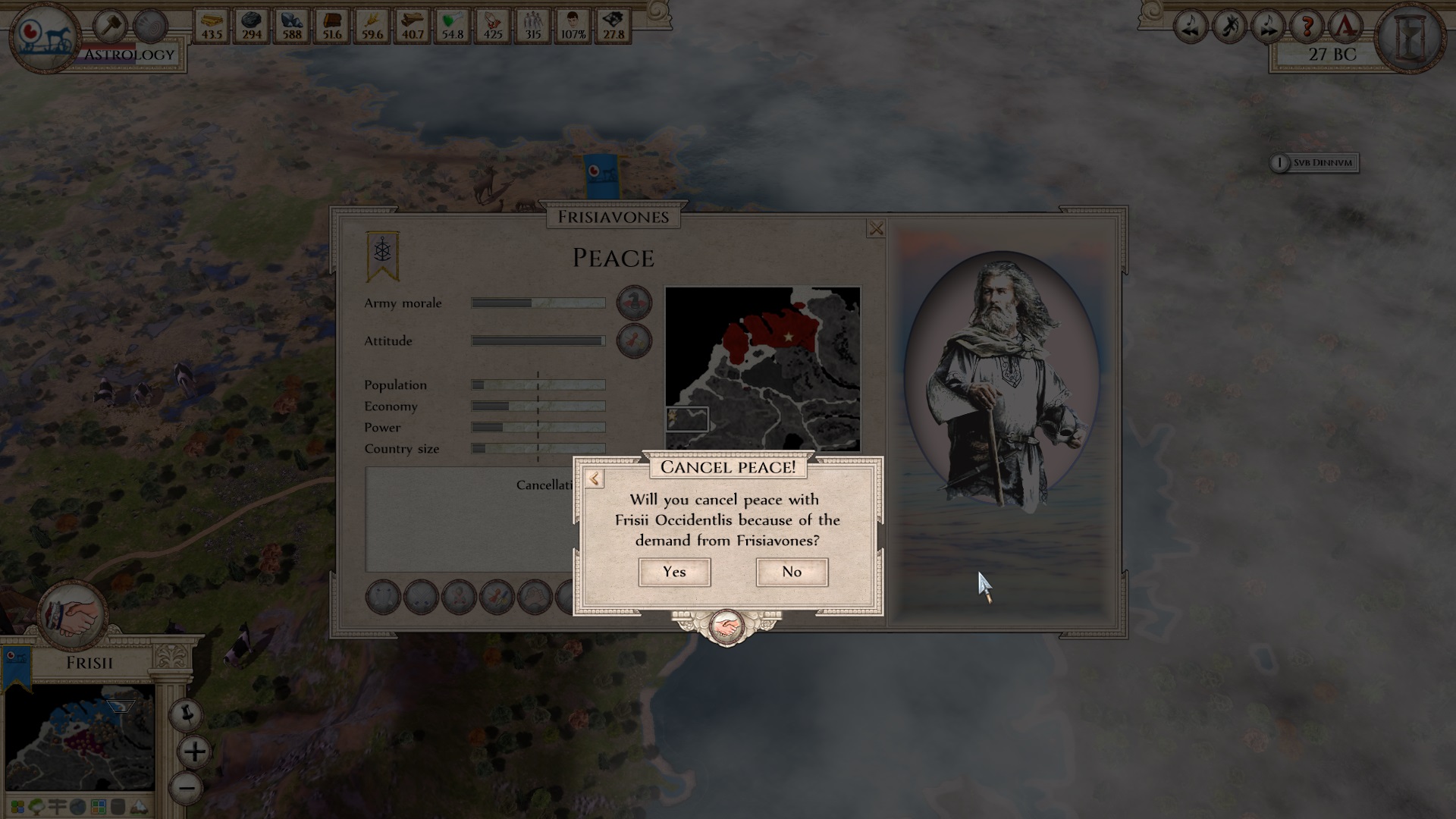Toggle music mute with crossed-out note icon

click(x=1229, y=27)
